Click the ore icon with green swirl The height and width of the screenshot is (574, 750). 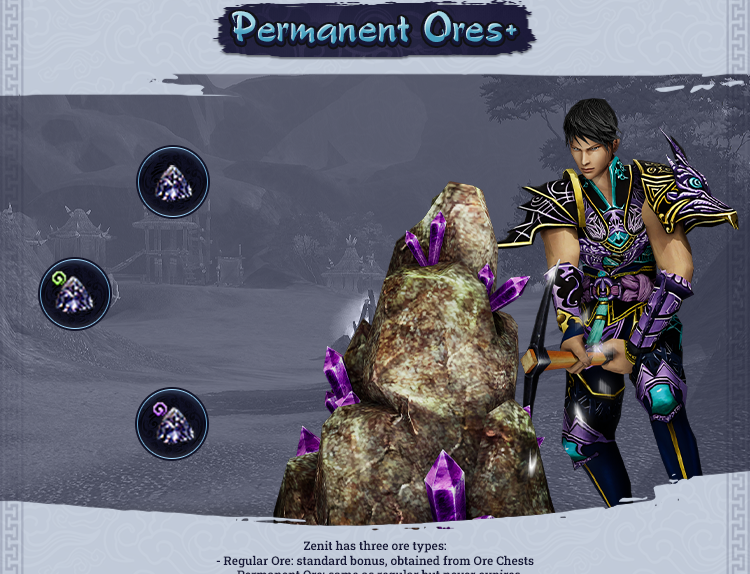pos(75,294)
